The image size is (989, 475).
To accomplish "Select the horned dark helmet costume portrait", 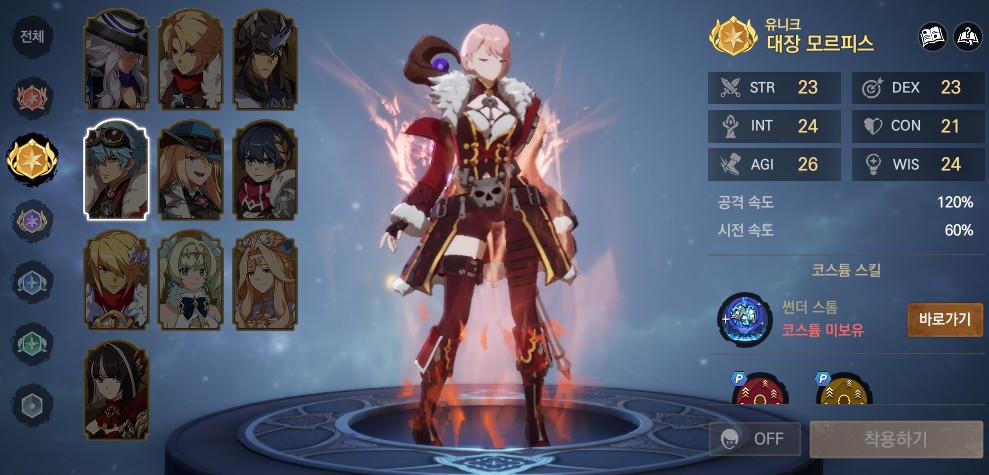I will pyautogui.click(x=265, y=60).
